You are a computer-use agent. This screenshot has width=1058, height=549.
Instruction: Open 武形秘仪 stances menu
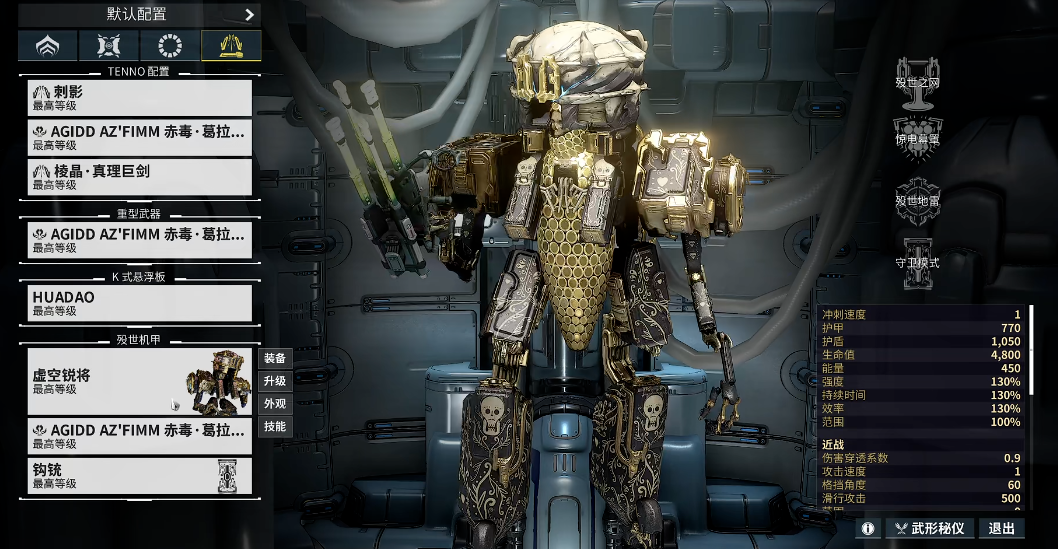(929, 528)
